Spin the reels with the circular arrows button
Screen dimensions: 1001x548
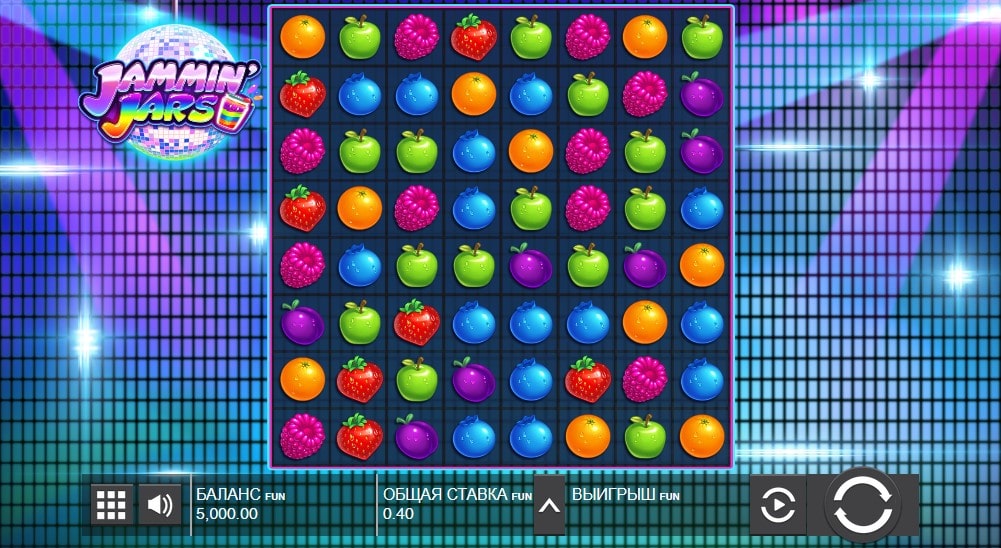coord(862,505)
